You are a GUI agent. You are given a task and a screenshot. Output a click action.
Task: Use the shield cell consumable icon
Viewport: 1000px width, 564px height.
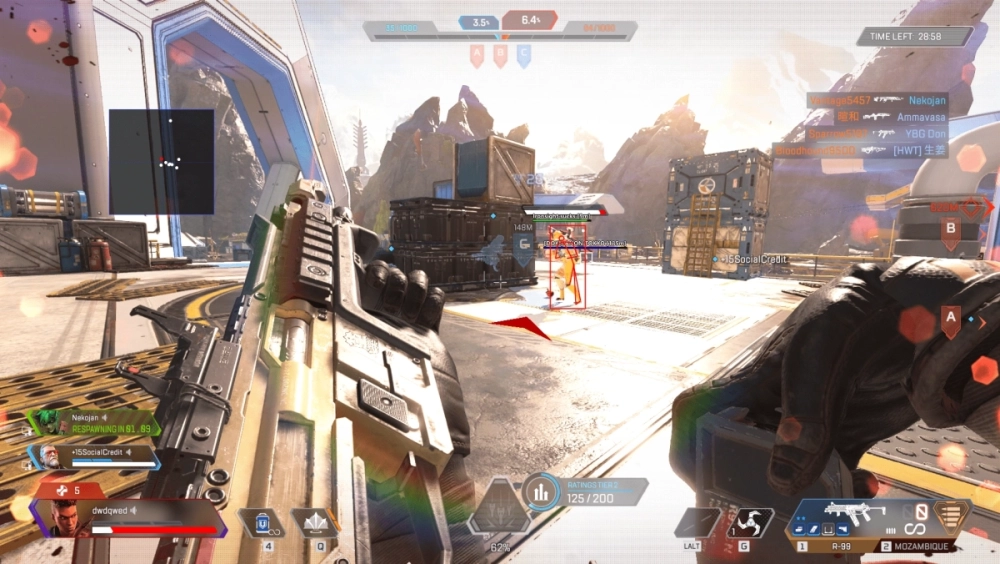pyautogui.click(x=262, y=523)
